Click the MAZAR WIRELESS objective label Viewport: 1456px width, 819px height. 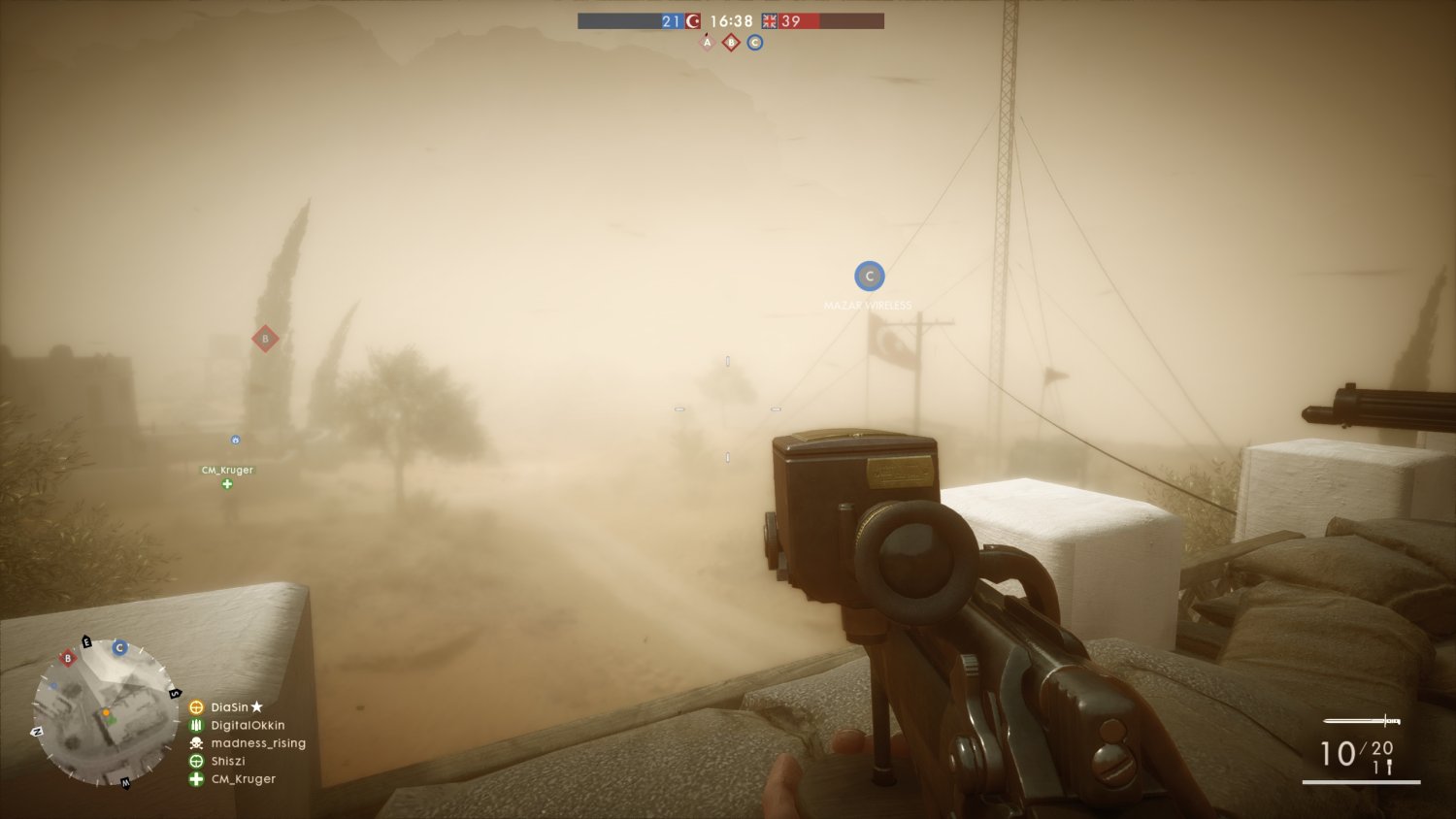[x=867, y=304]
